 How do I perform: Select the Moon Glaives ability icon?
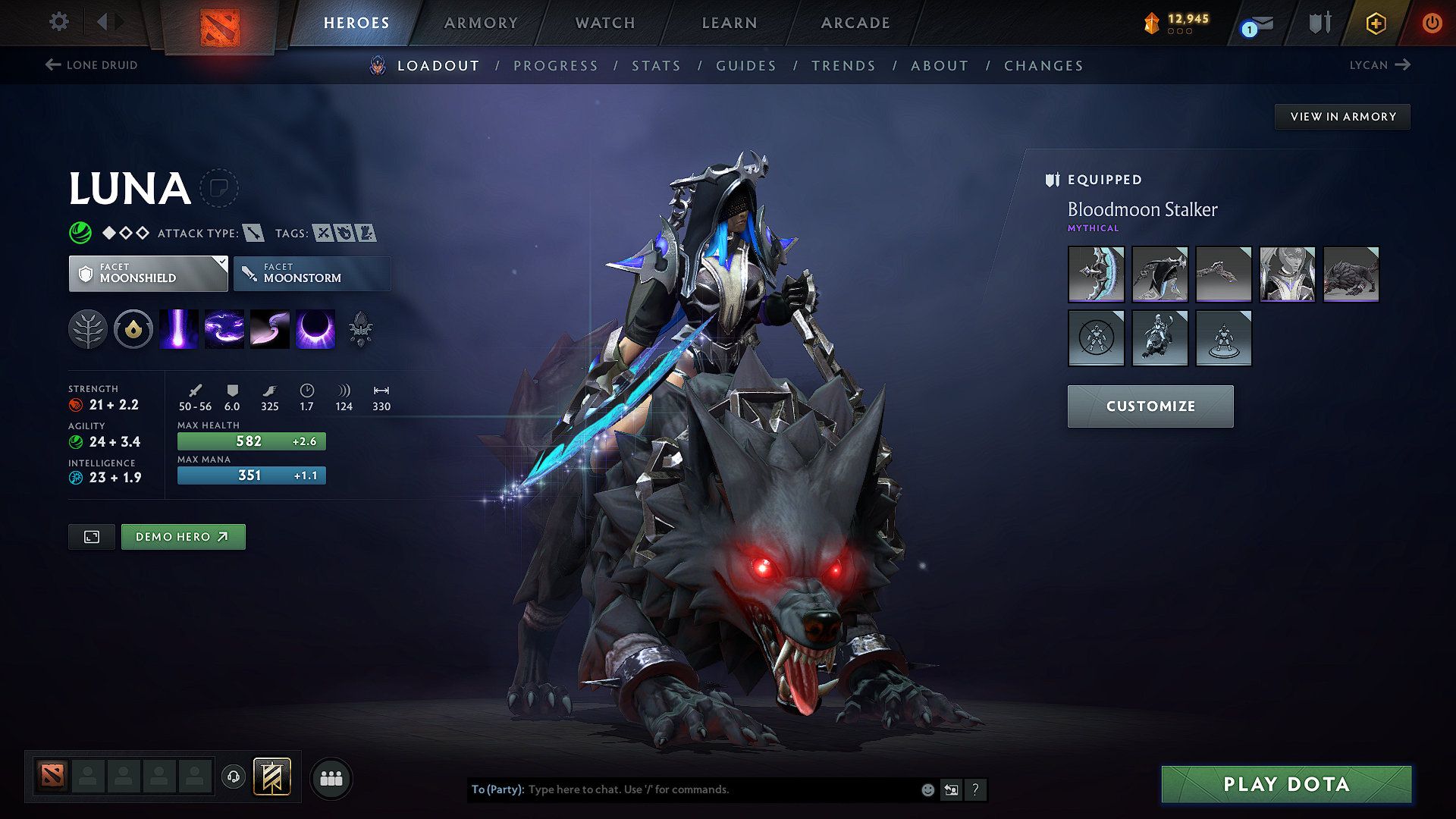tap(270, 329)
